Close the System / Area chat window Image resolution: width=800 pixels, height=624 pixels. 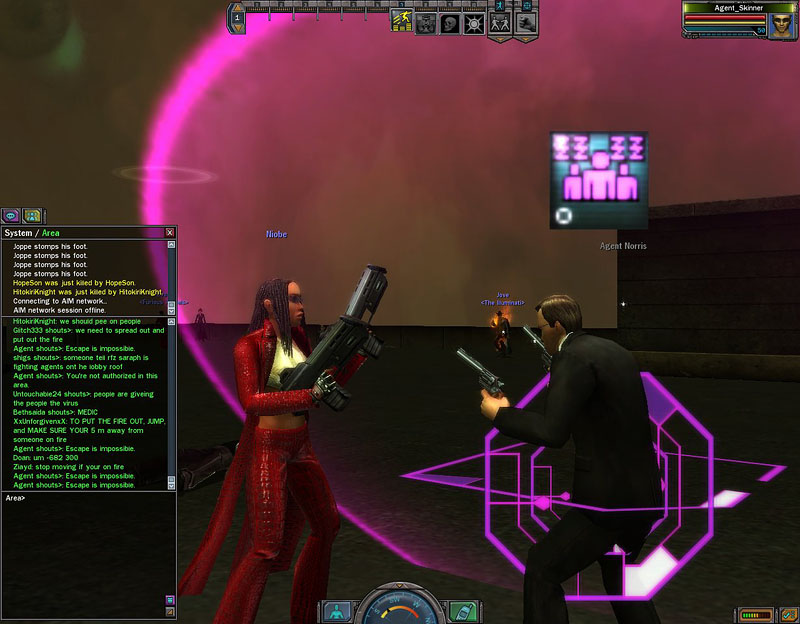[170, 233]
